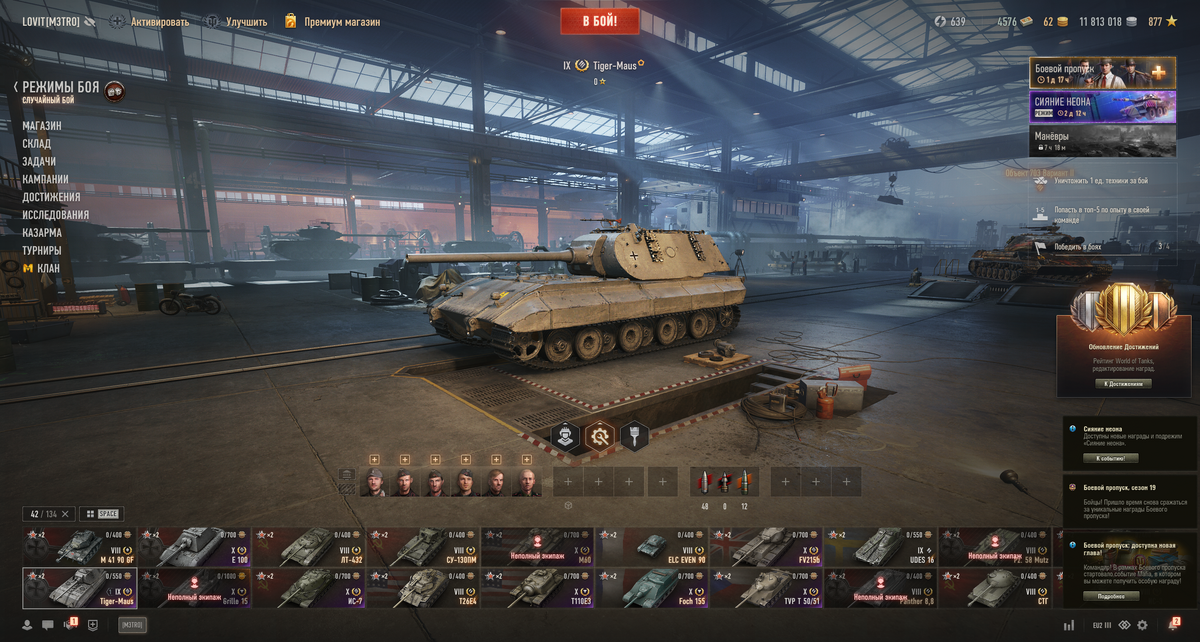
Task: Click «К событию!» in the Сияние неона notification
Action: pos(1110,458)
